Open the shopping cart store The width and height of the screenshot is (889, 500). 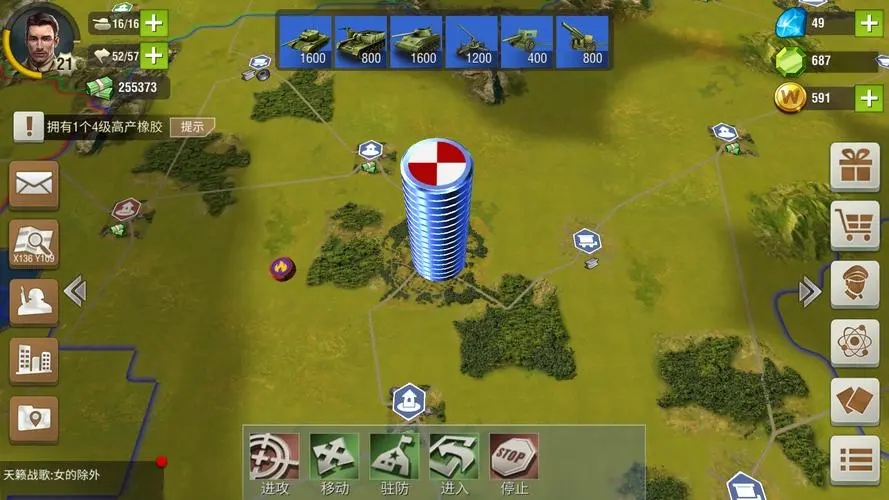click(x=855, y=225)
